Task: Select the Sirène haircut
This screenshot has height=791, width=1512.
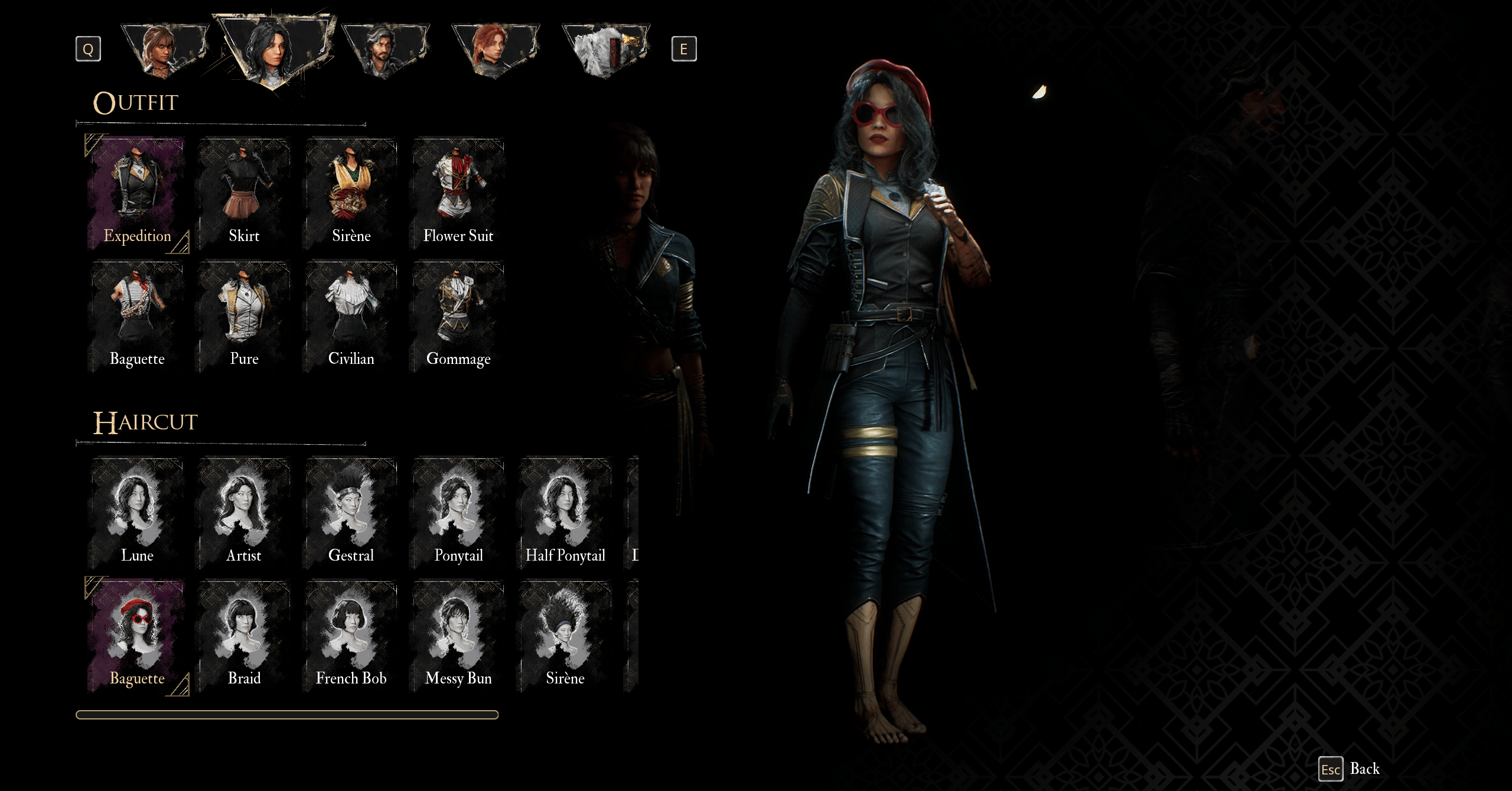Action: [565, 636]
